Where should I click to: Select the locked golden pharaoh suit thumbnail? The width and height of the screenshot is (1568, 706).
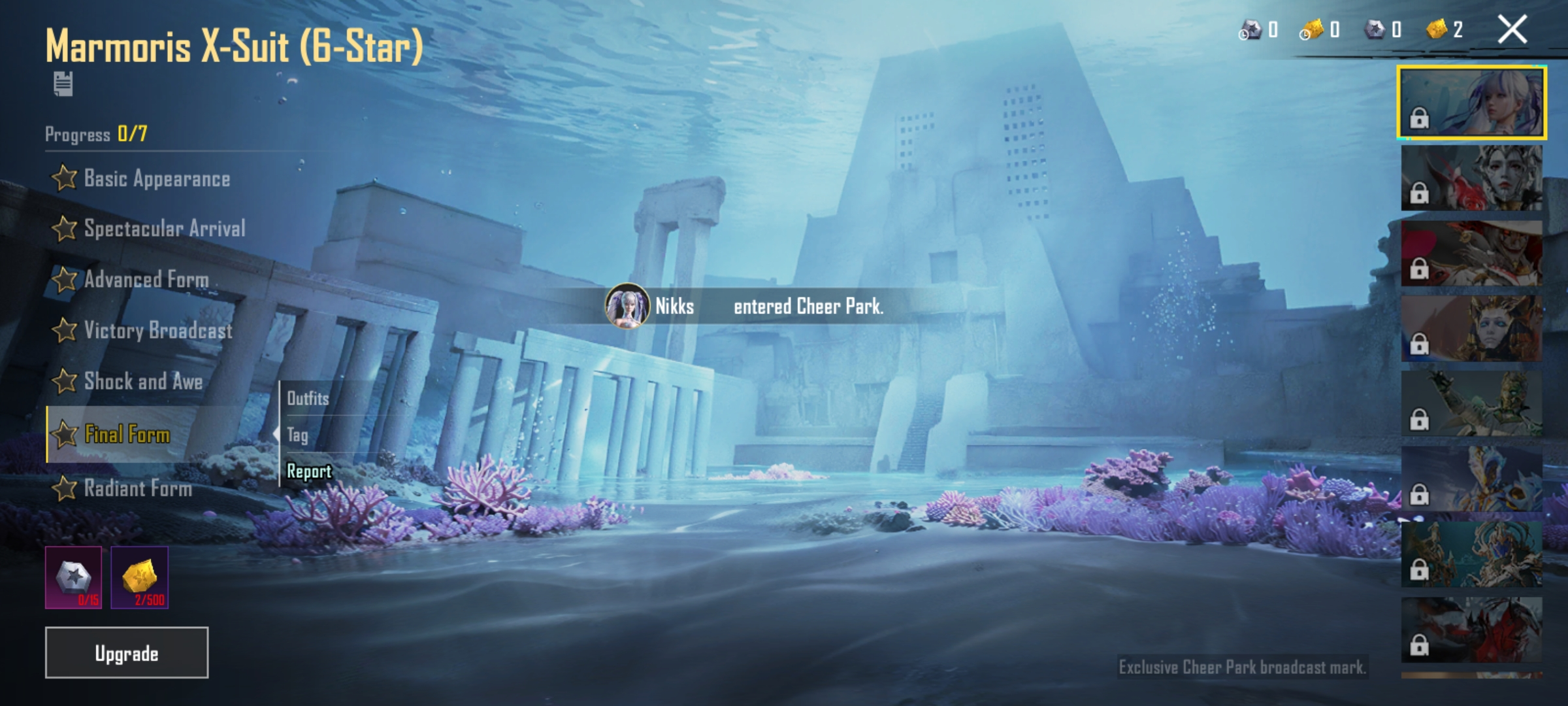[1471, 329]
